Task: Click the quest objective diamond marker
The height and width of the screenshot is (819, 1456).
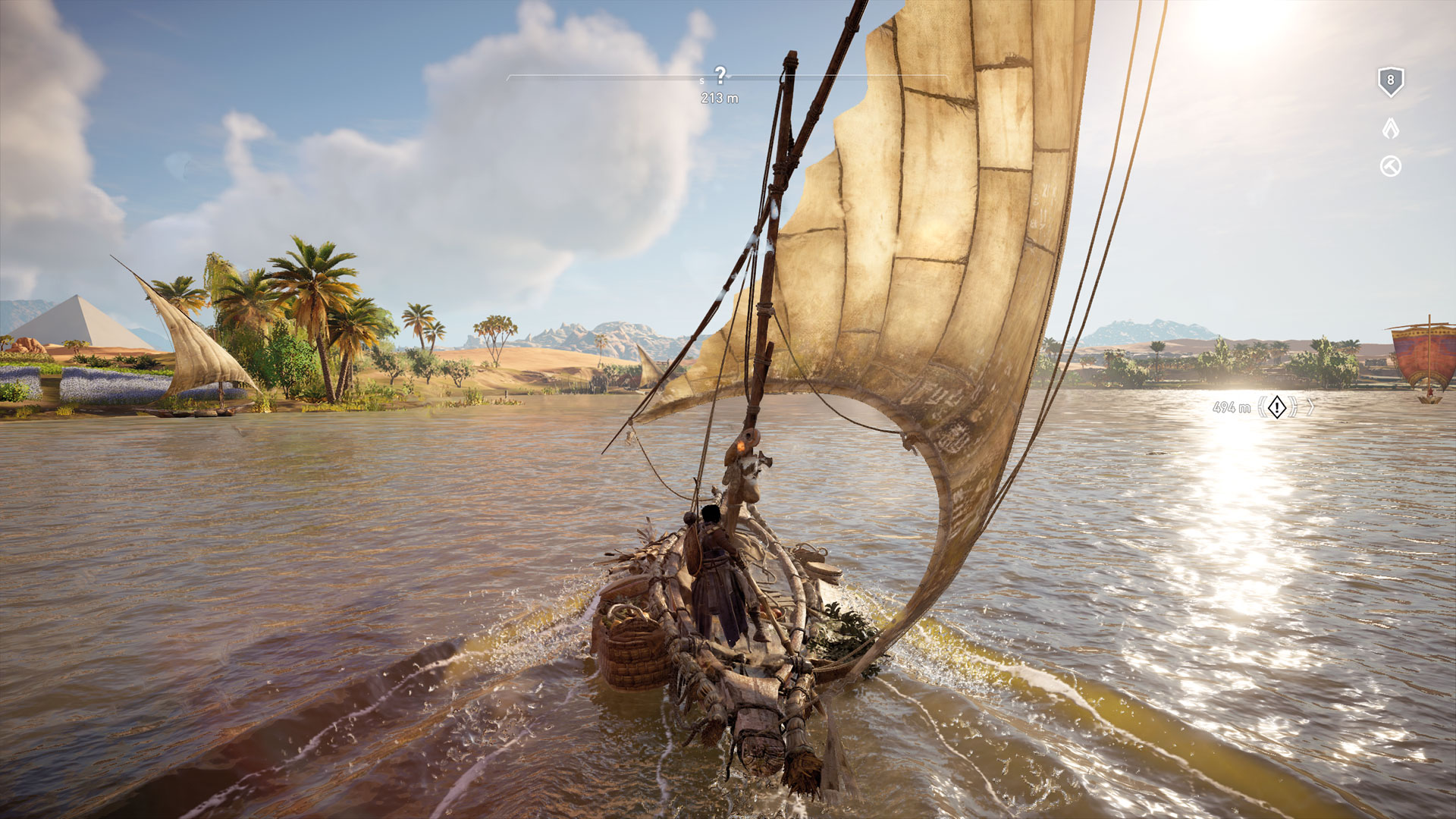Action: click(1277, 407)
